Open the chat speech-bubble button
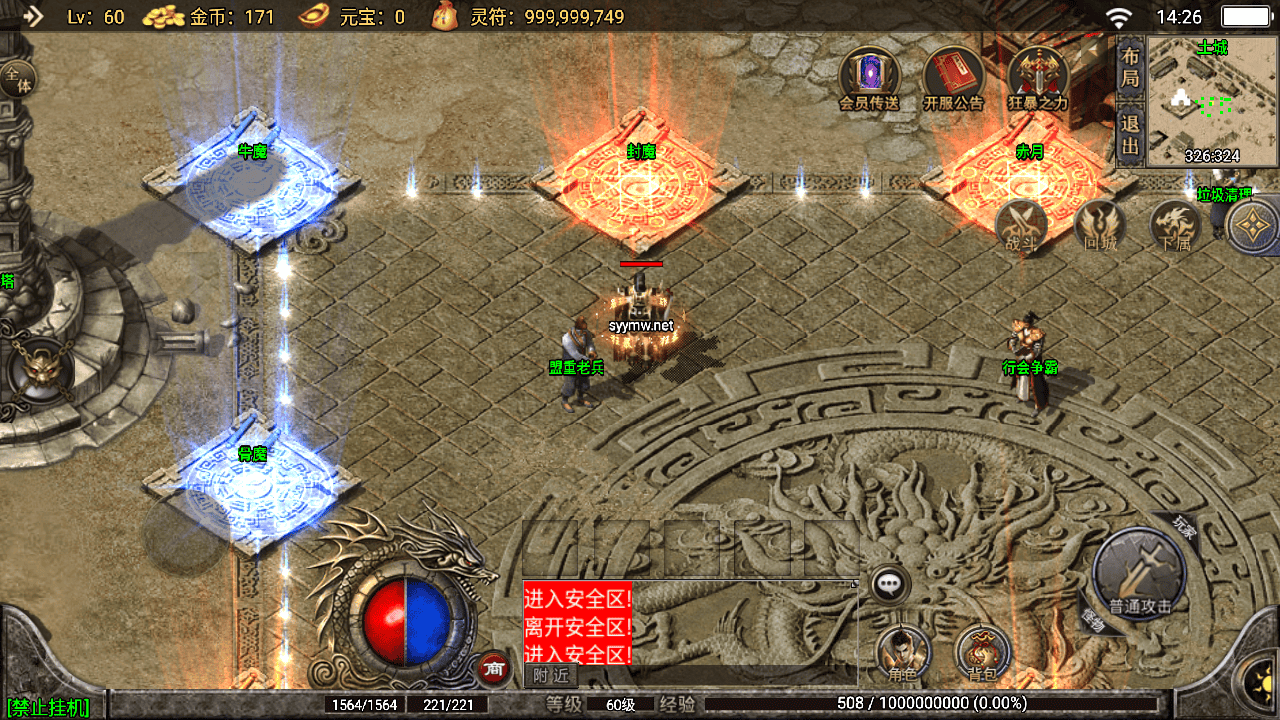This screenshot has height=720, width=1280. tap(889, 584)
